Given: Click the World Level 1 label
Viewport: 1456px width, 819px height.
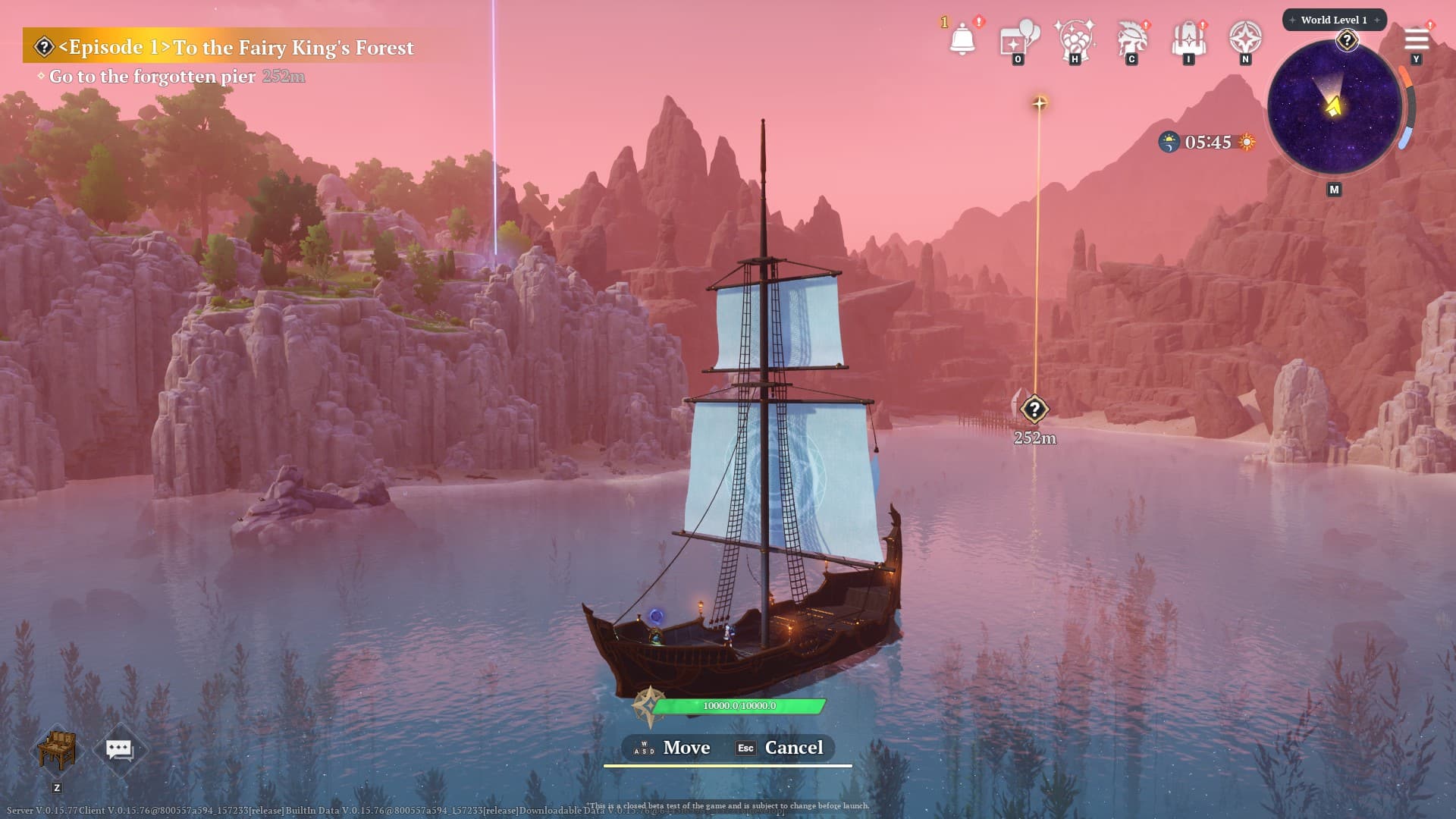Looking at the screenshot, I should pos(1334,20).
